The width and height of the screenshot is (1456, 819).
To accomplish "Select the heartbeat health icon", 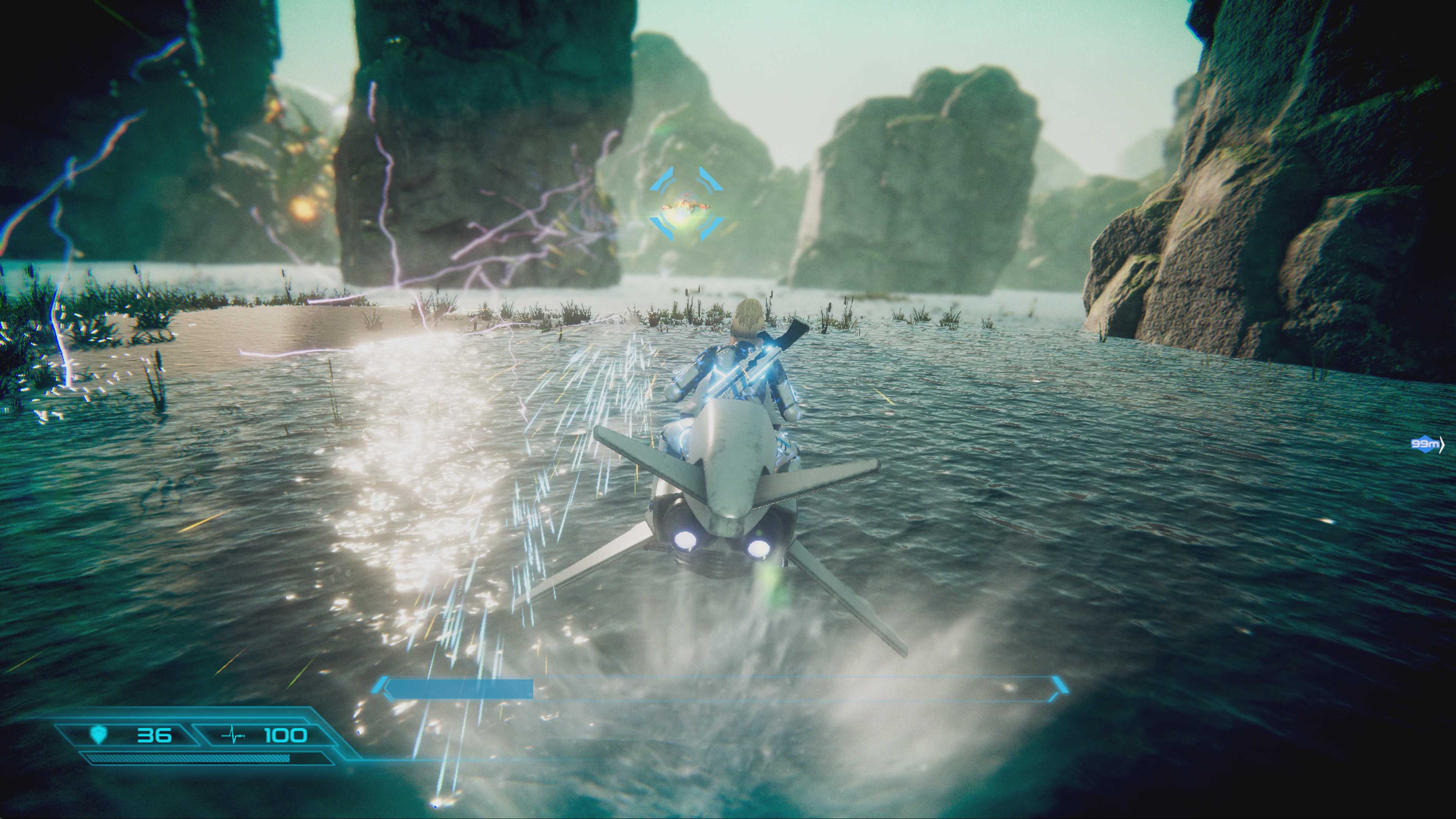I will point(233,736).
